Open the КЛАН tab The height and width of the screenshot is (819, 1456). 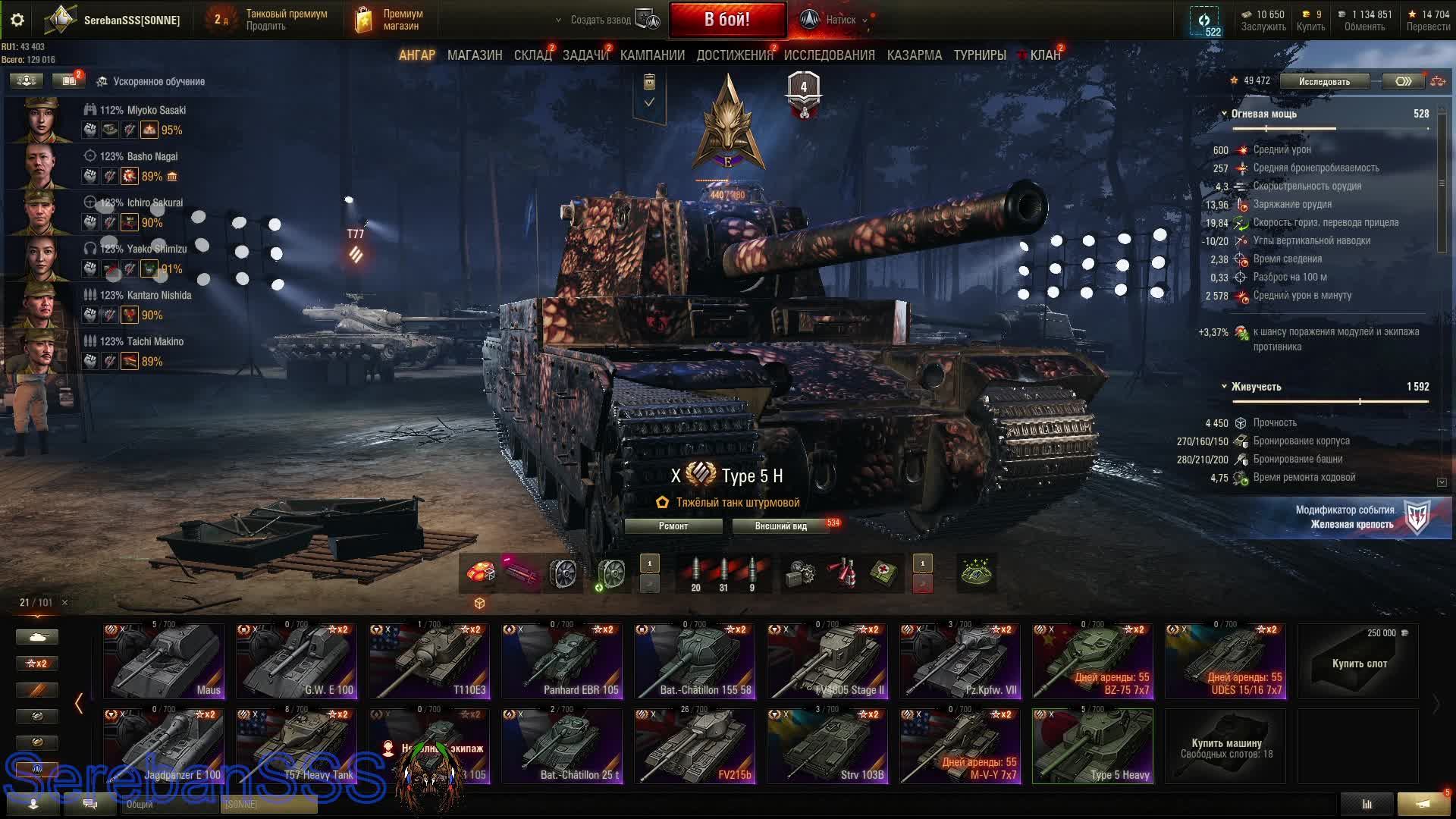point(1045,55)
